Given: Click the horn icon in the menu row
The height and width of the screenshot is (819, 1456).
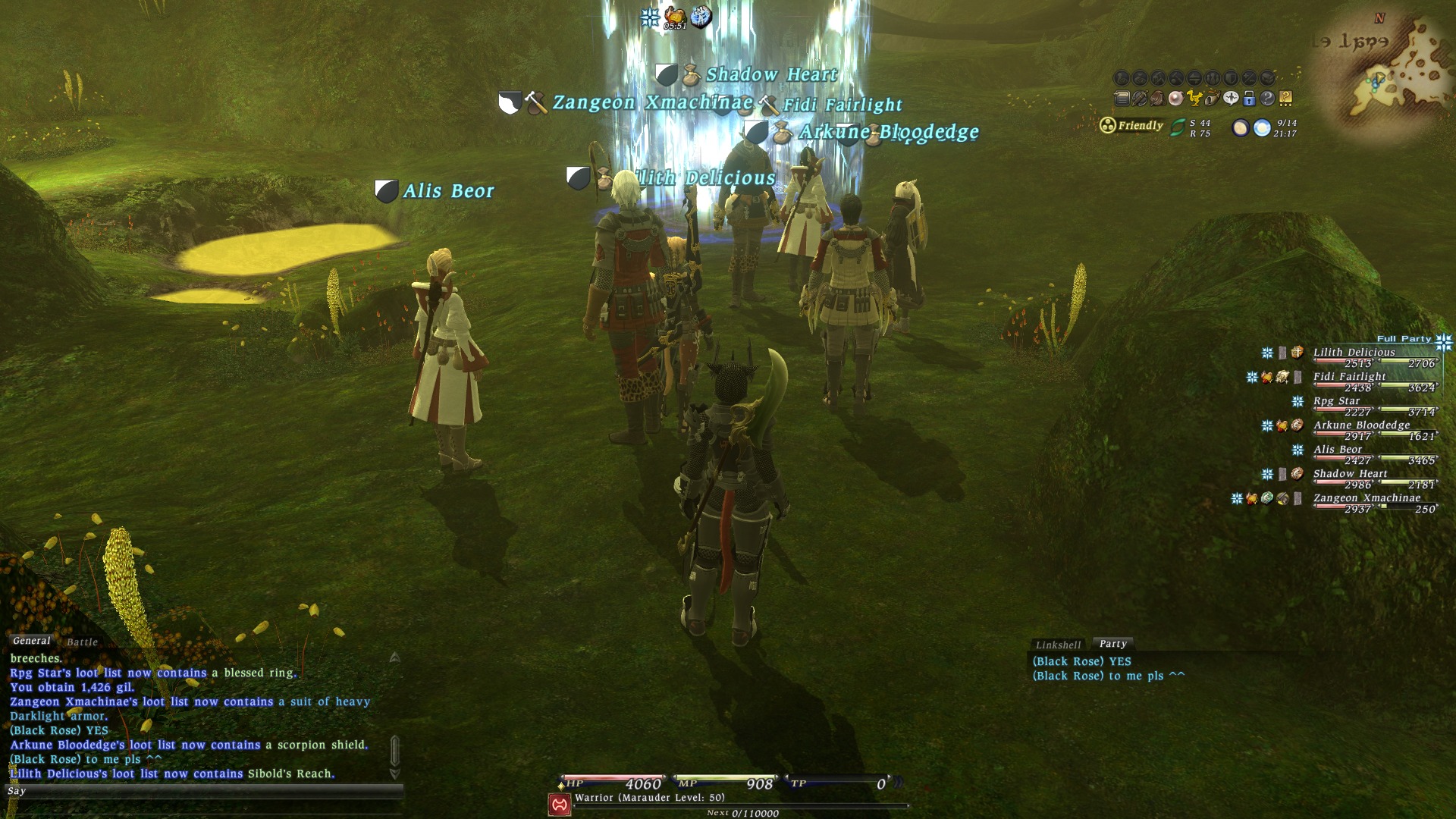Looking at the screenshot, I should tap(1213, 98).
